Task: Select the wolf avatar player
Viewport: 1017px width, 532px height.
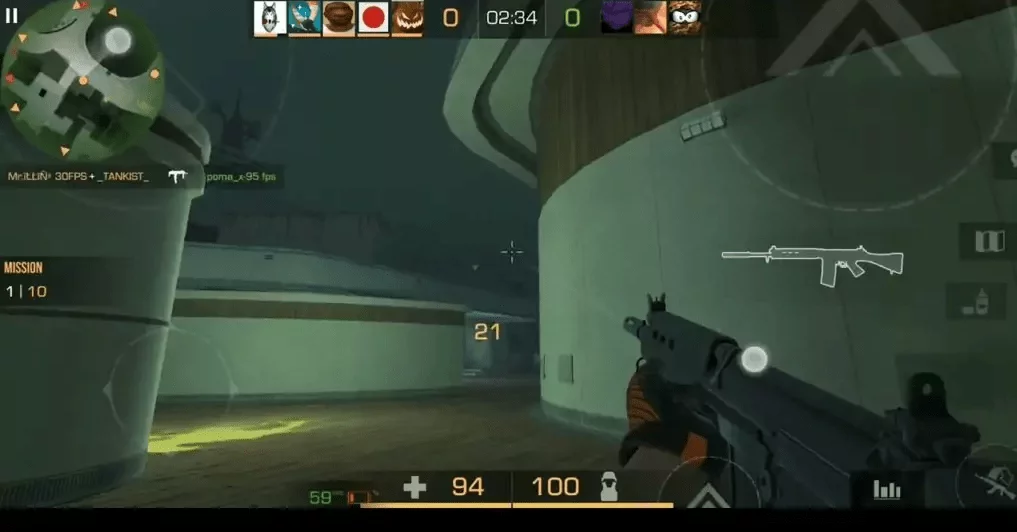Action: [x=270, y=18]
